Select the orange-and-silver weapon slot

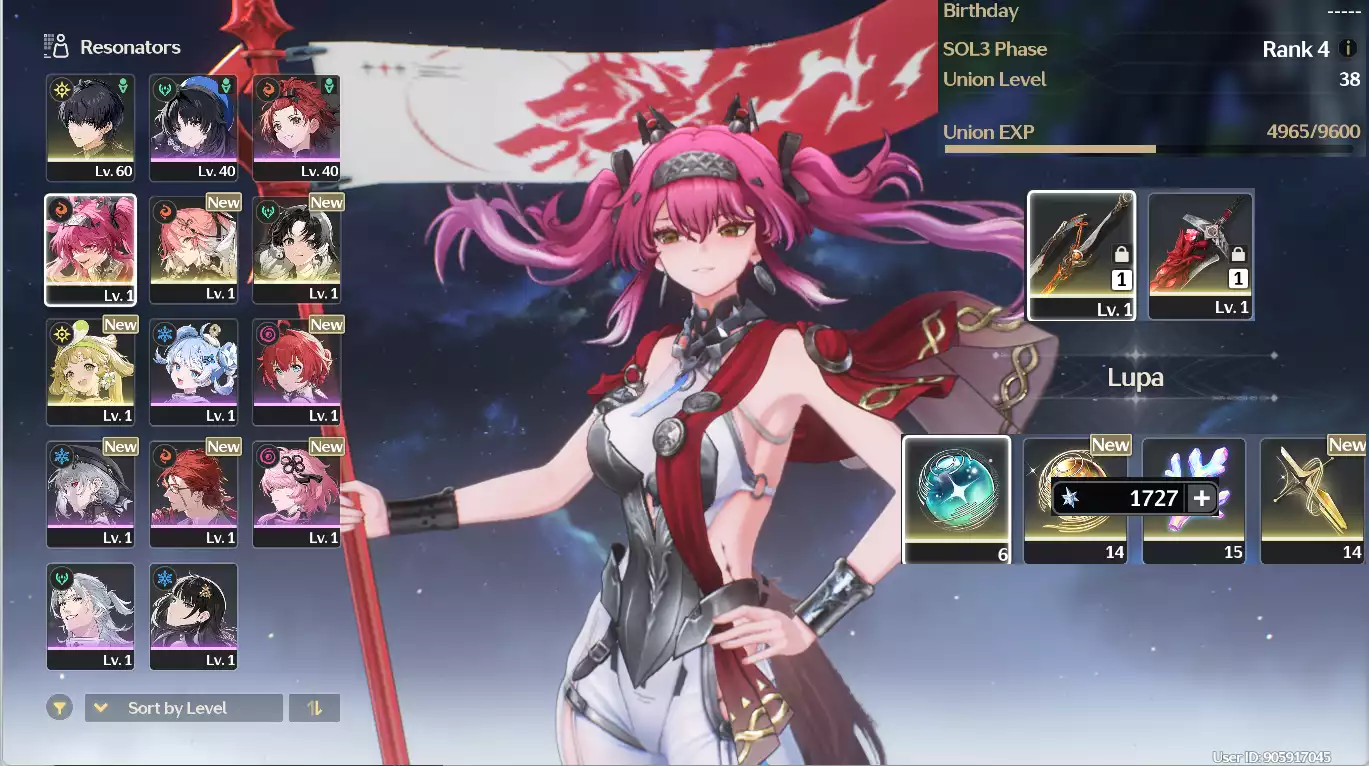[1081, 255]
